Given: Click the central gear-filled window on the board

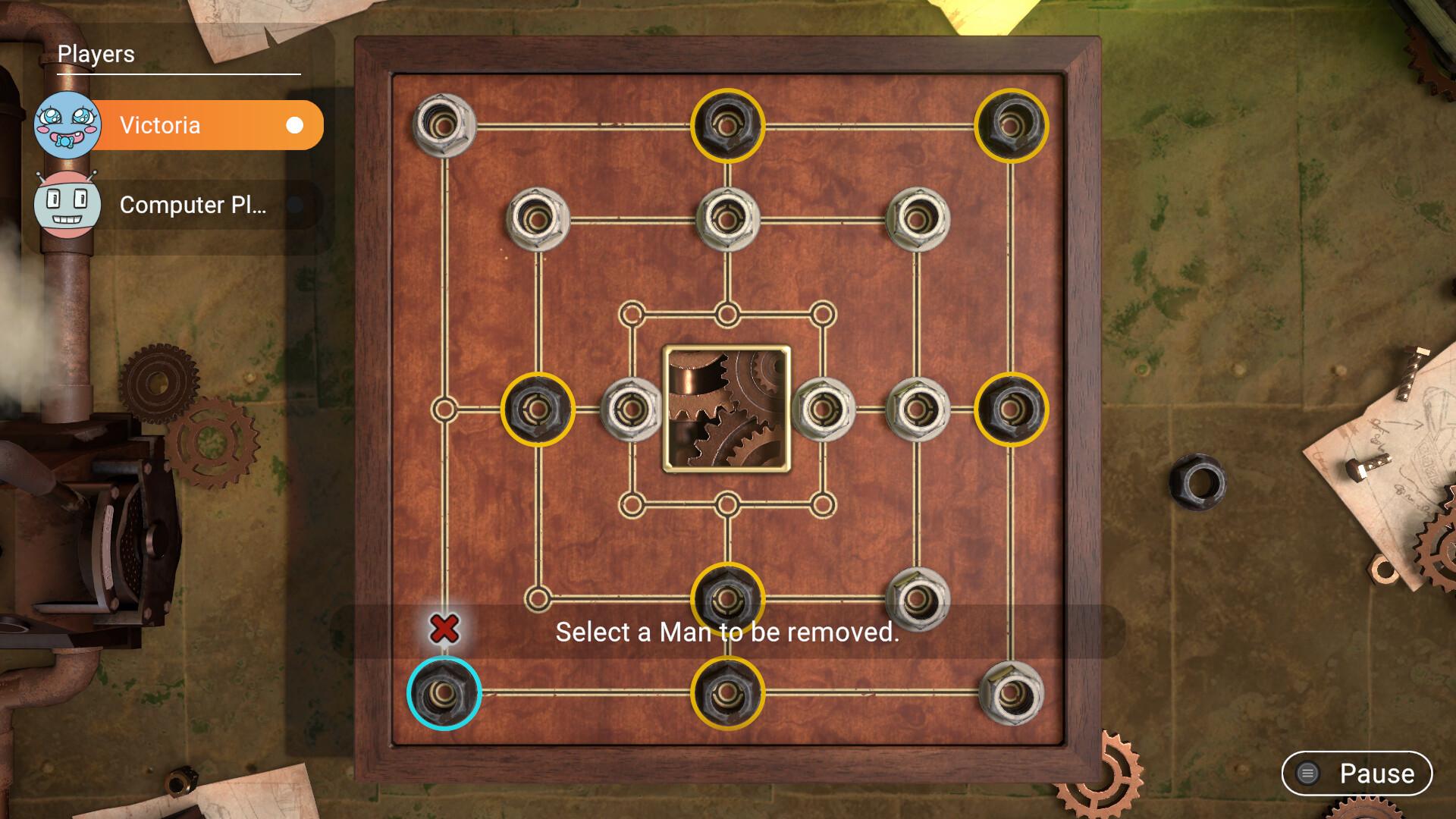Looking at the screenshot, I should pyautogui.click(x=726, y=409).
